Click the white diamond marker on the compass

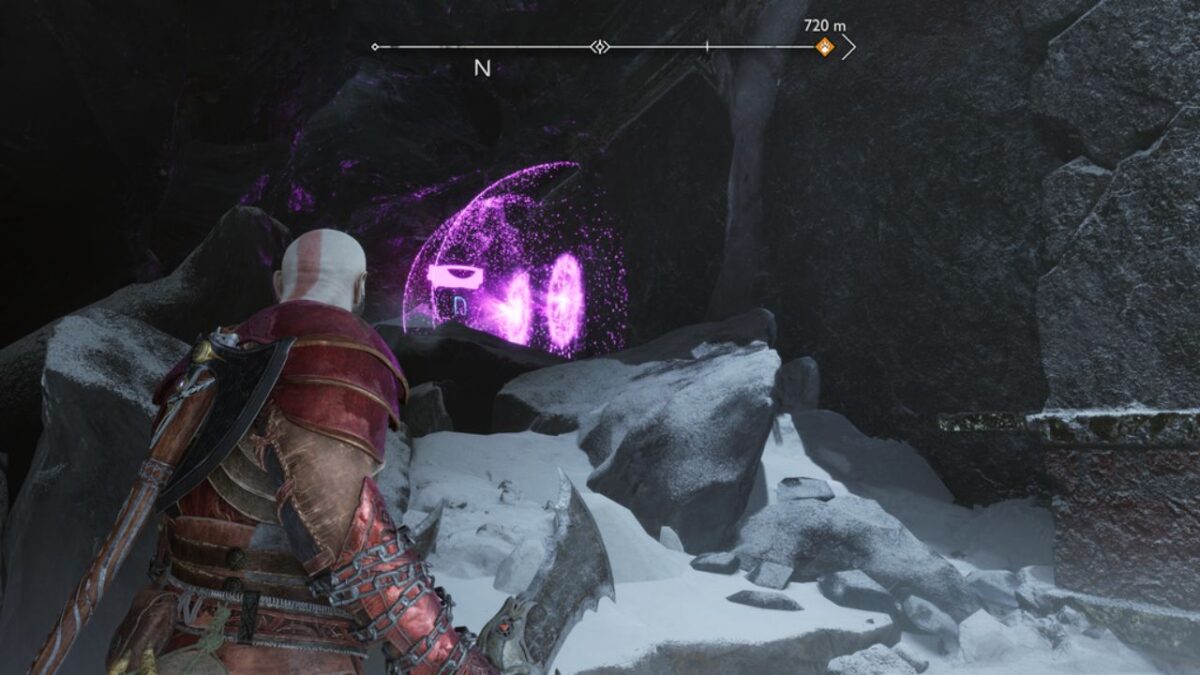[x=599, y=46]
